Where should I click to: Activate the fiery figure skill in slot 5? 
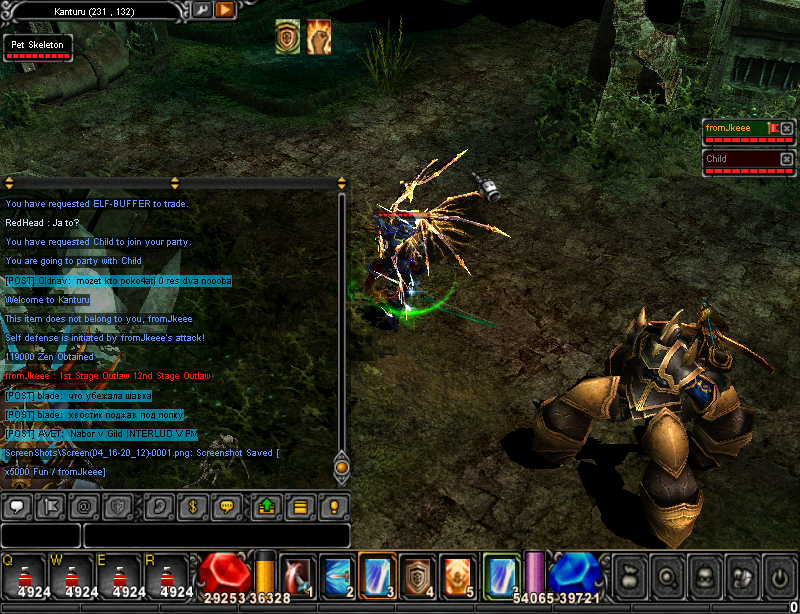457,575
